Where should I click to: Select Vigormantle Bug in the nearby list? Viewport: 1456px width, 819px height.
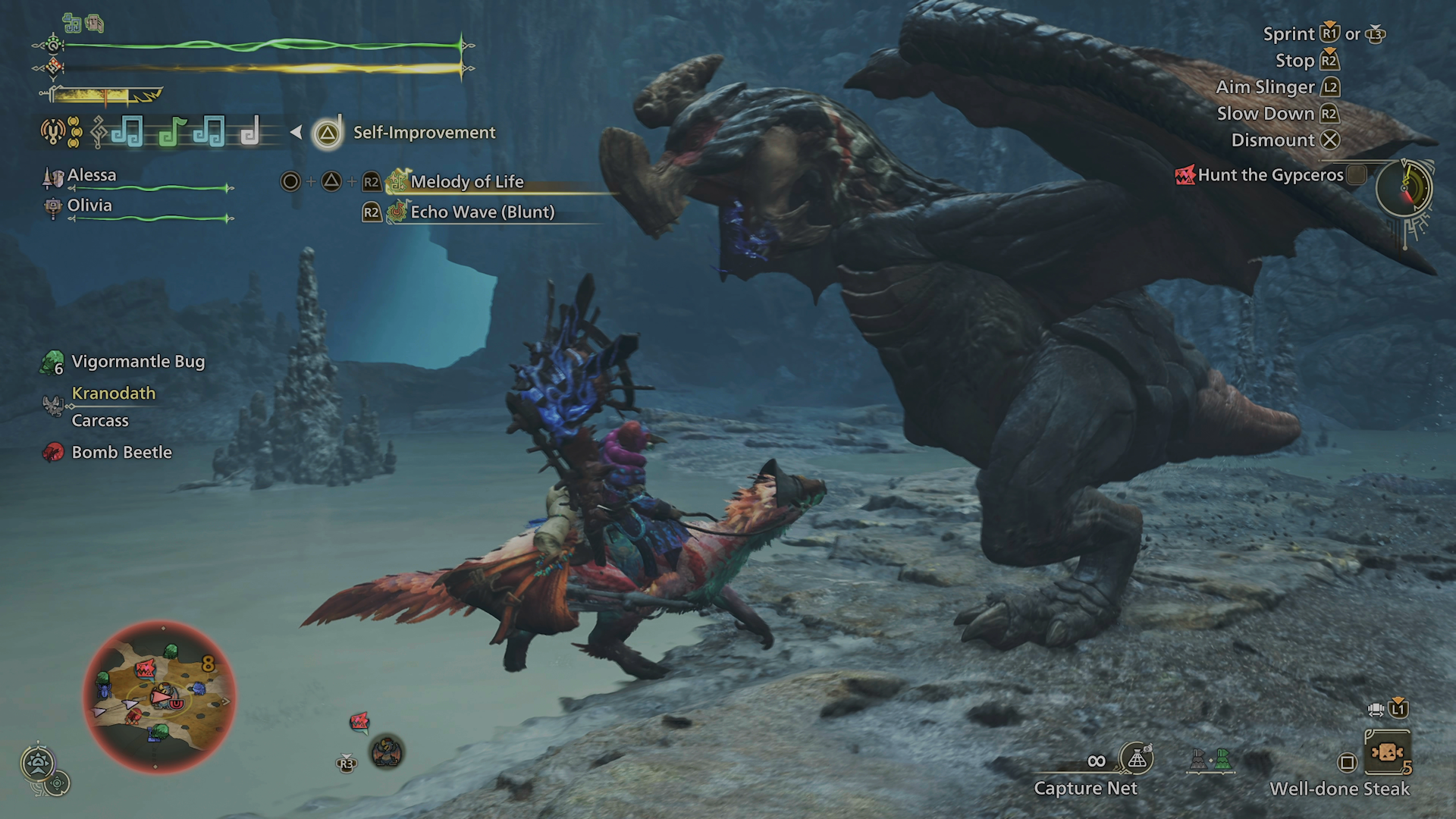(137, 362)
